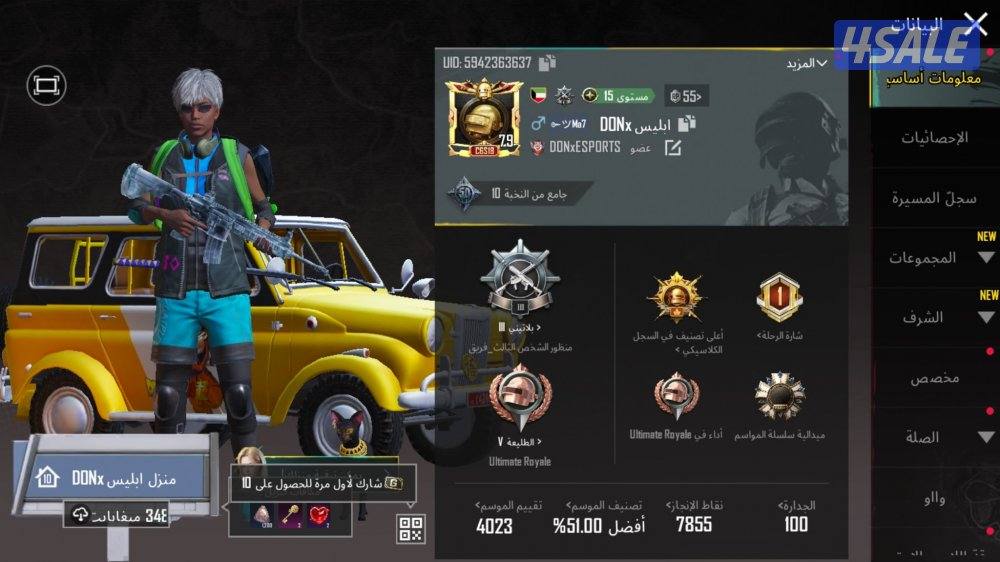Edit the clan info with pencil icon
The height and width of the screenshot is (562, 1000).
[x=673, y=148]
